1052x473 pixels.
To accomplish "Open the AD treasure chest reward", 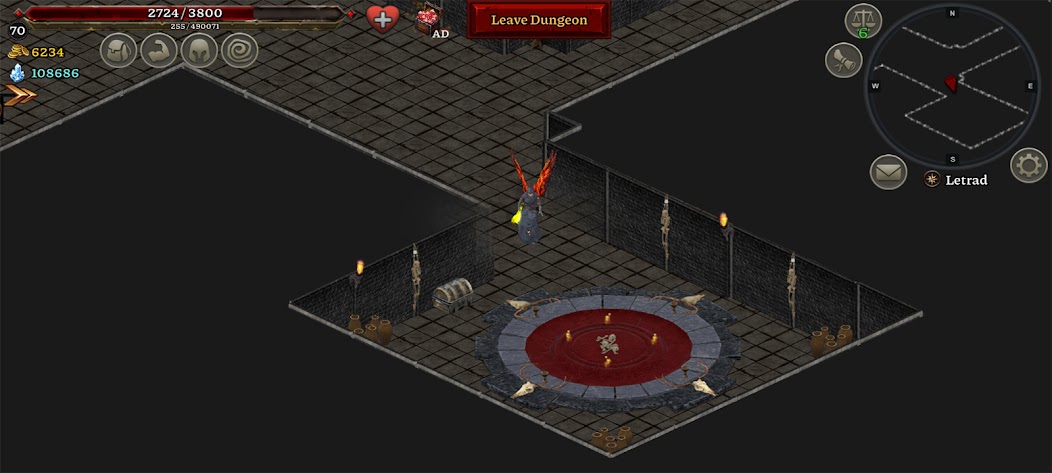I will (430, 19).
